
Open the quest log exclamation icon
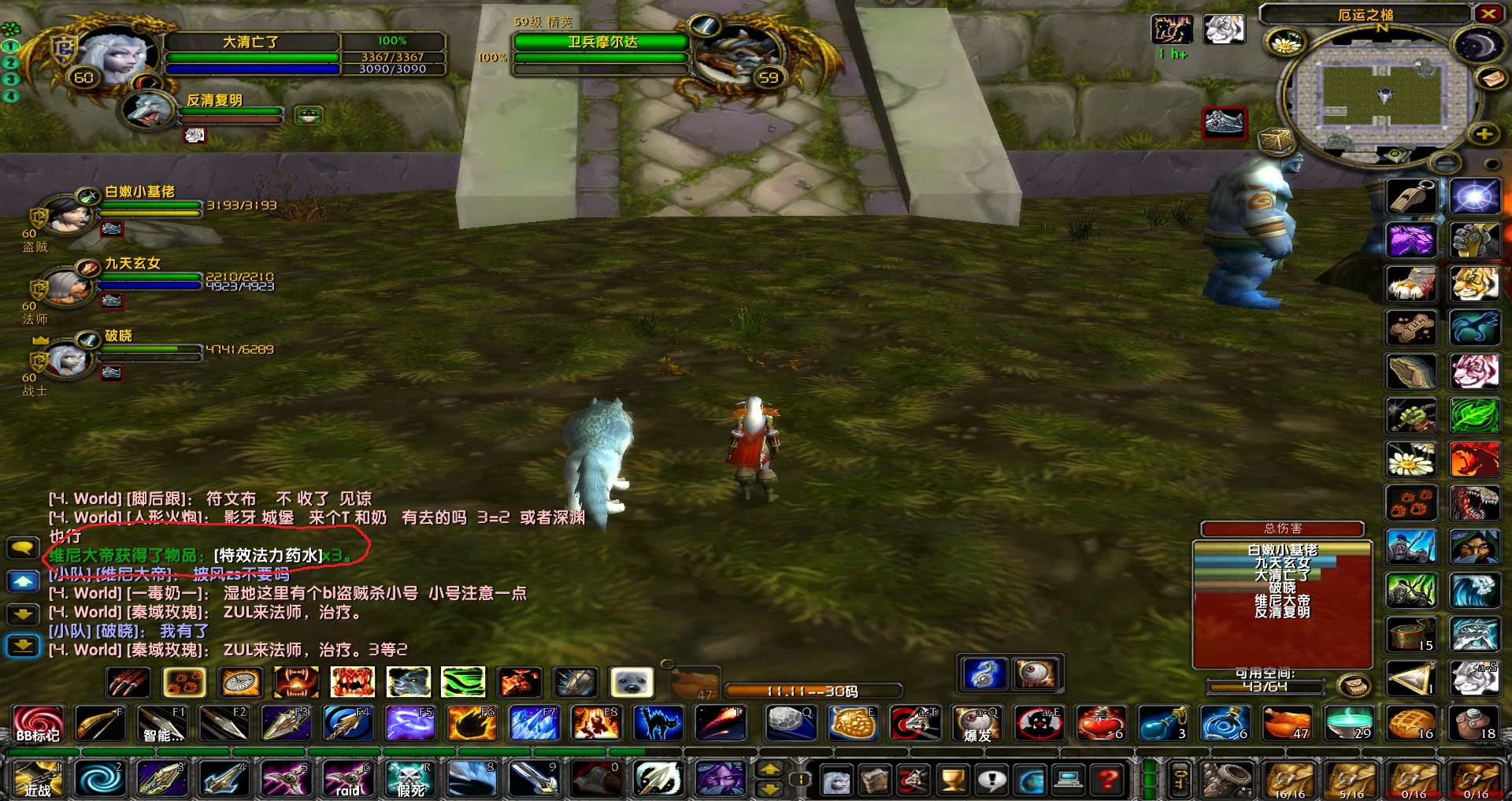(x=993, y=781)
